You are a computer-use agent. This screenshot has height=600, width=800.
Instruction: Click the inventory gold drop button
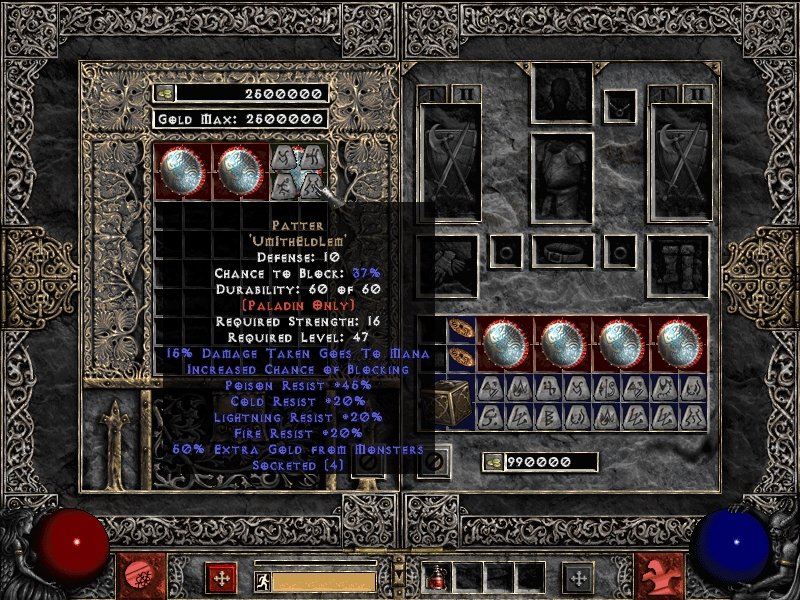[493, 462]
